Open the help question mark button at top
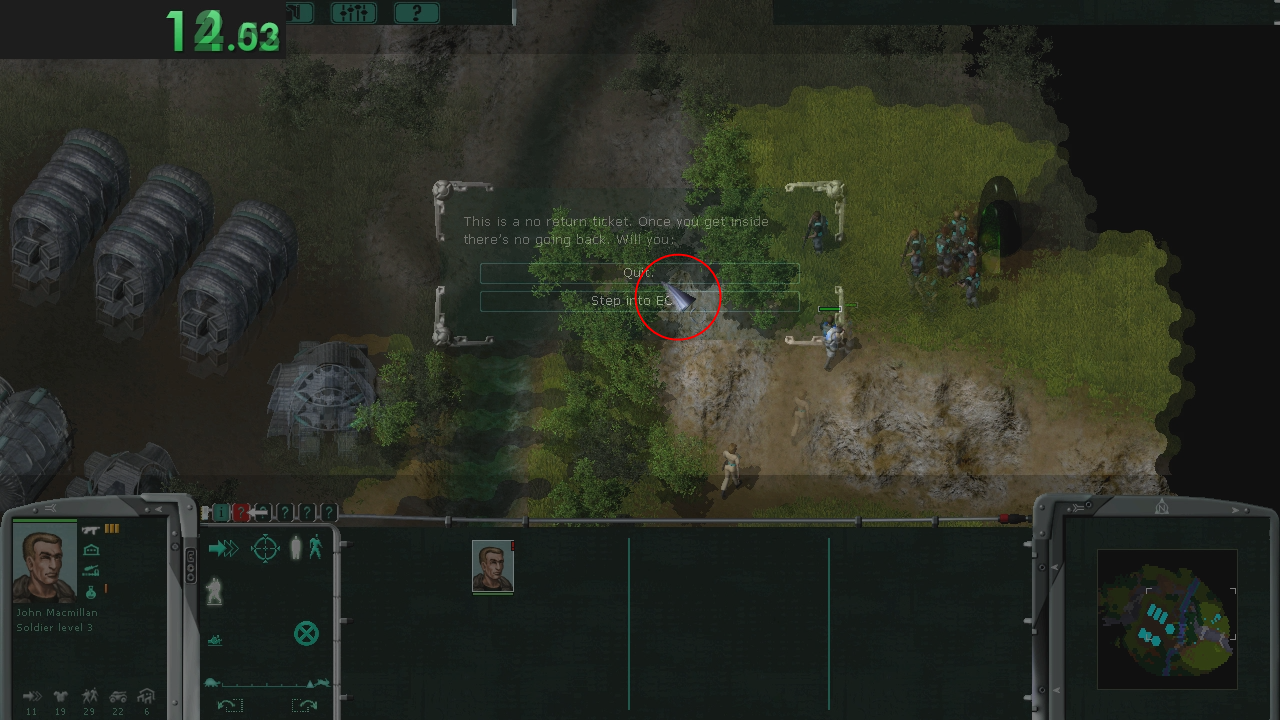 point(416,13)
